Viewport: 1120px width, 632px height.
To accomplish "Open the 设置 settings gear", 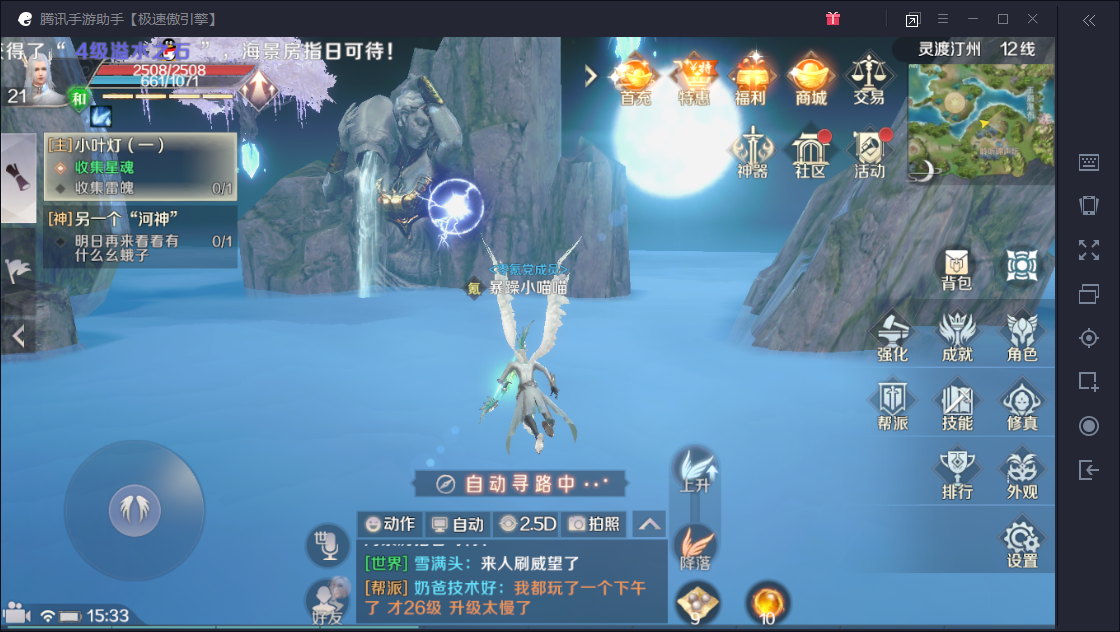I will click(x=1022, y=541).
